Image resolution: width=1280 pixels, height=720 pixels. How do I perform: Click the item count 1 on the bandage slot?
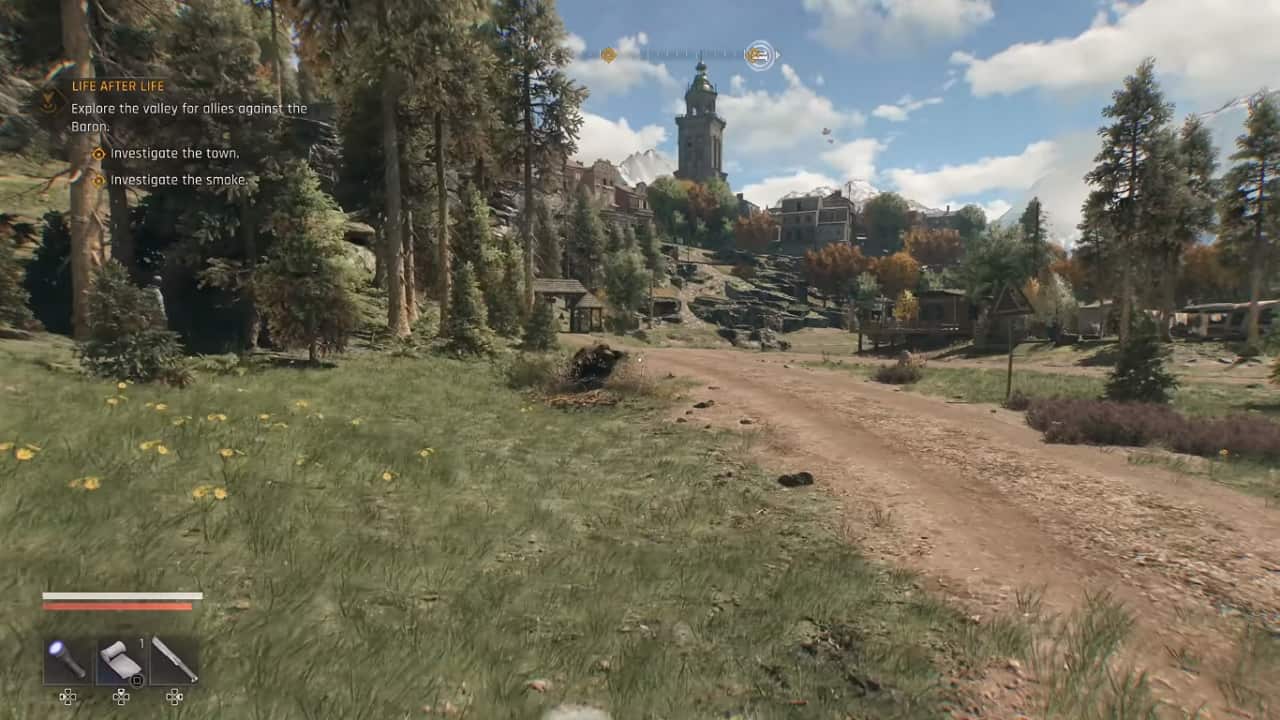coord(141,642)
